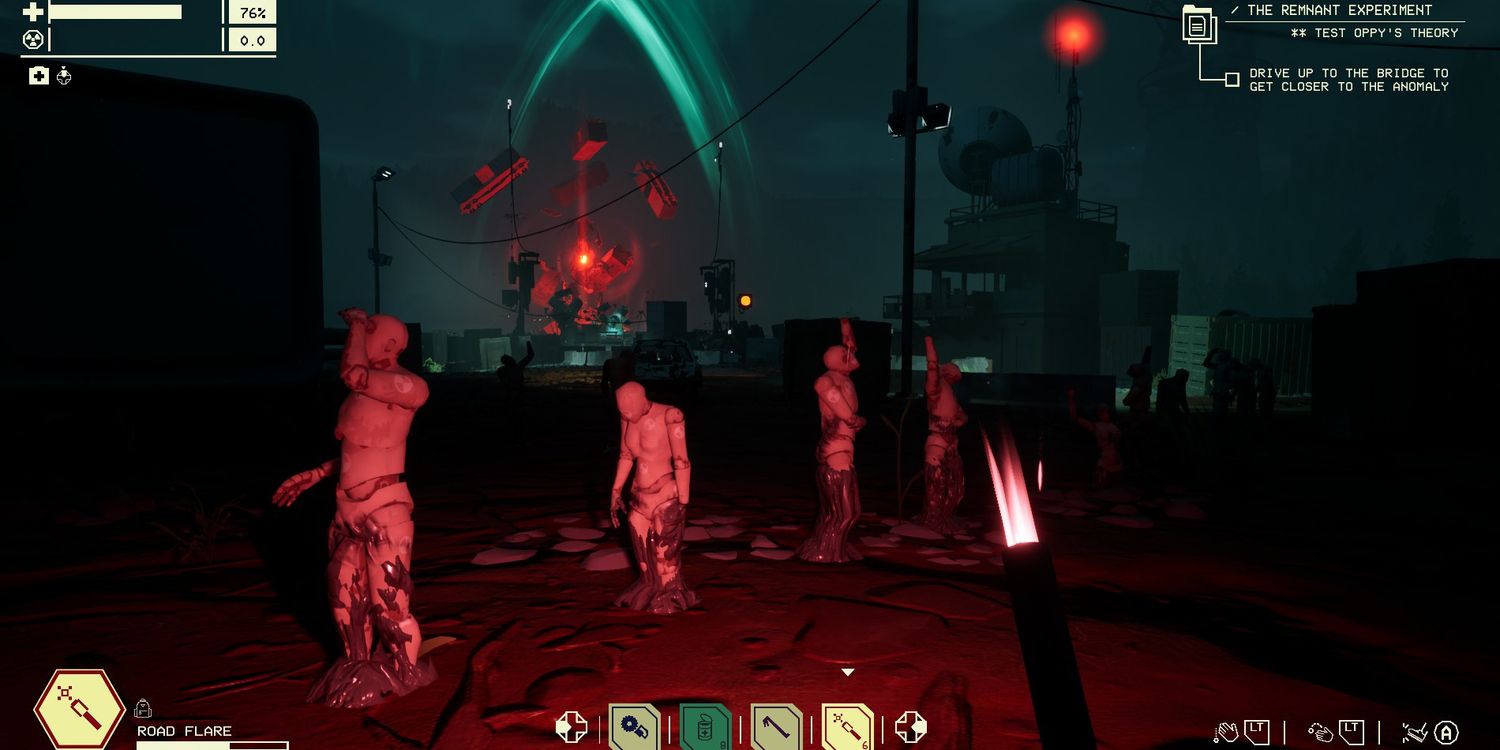The image size is (1500, 750).
Task: Click the bridge objective checkbox
Action: click(1232, 79)
